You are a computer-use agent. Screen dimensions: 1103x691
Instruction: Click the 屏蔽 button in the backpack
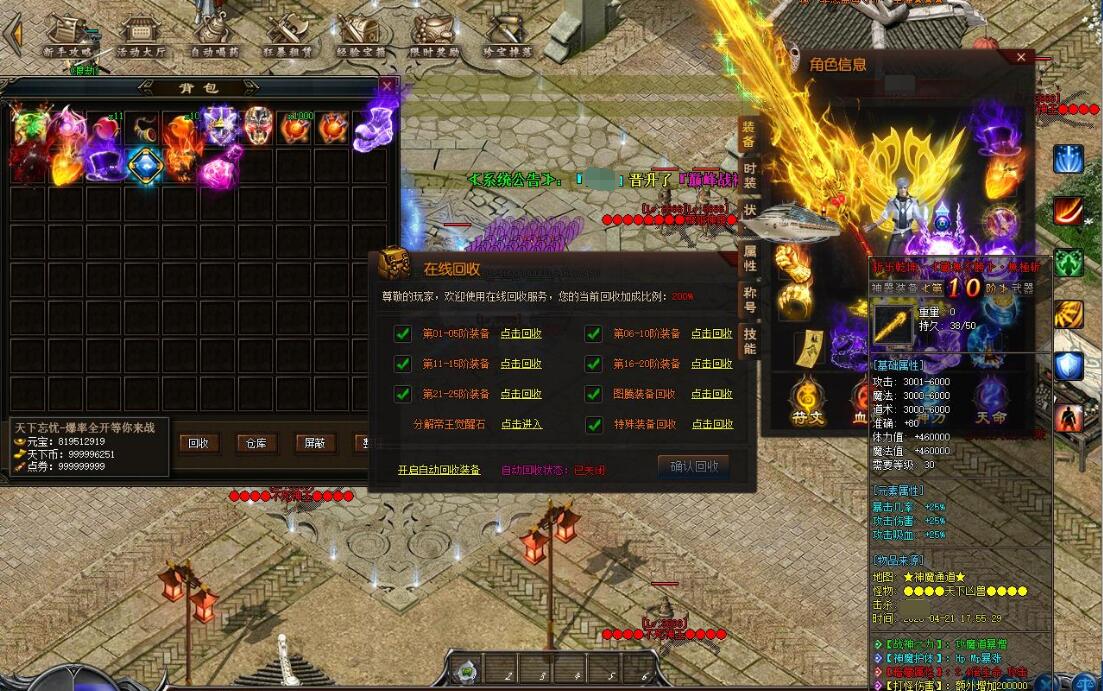pos(315,443)
